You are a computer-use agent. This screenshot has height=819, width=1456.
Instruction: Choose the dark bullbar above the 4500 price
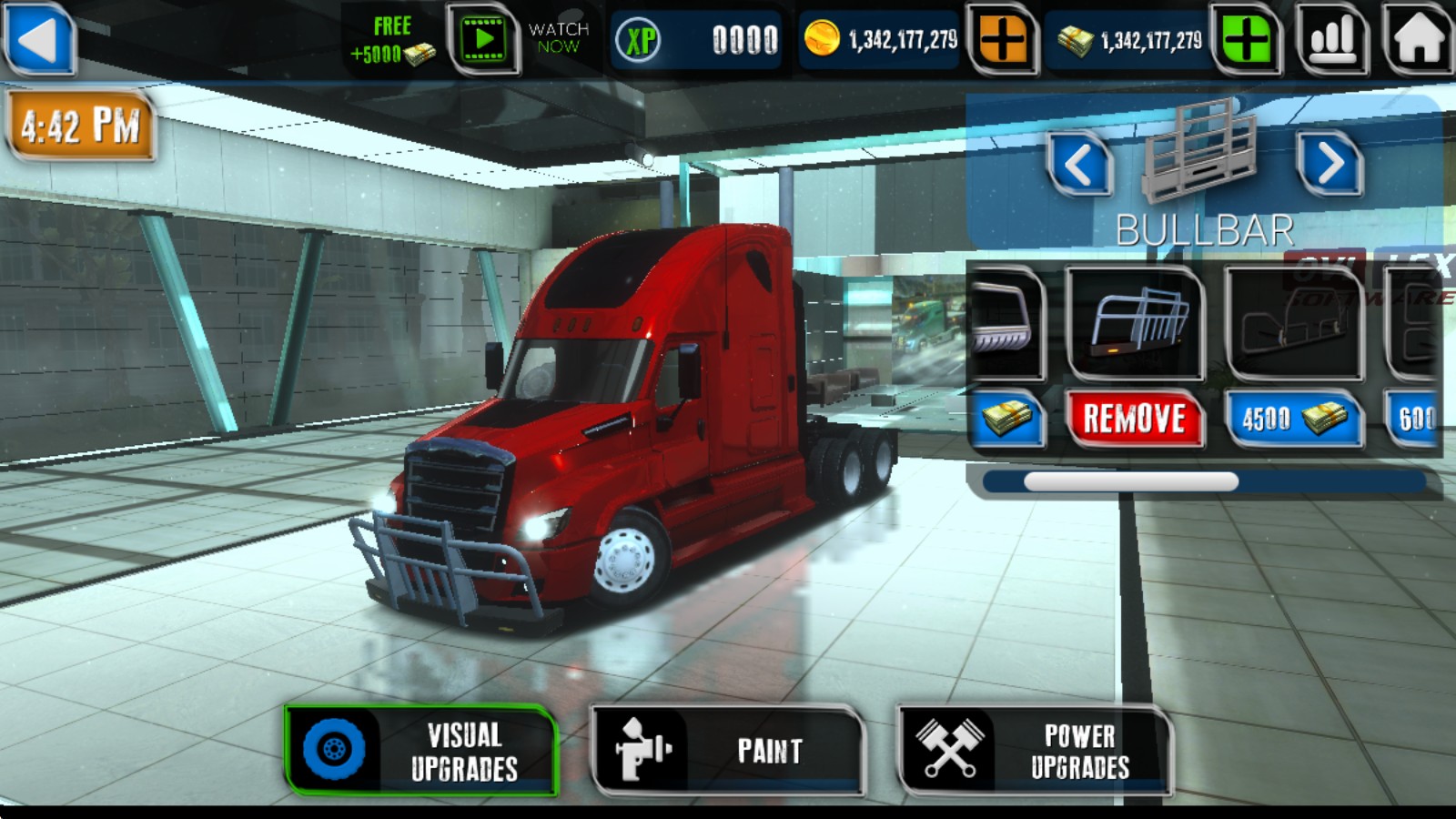pyautogui.click(x=1293, y=325)
